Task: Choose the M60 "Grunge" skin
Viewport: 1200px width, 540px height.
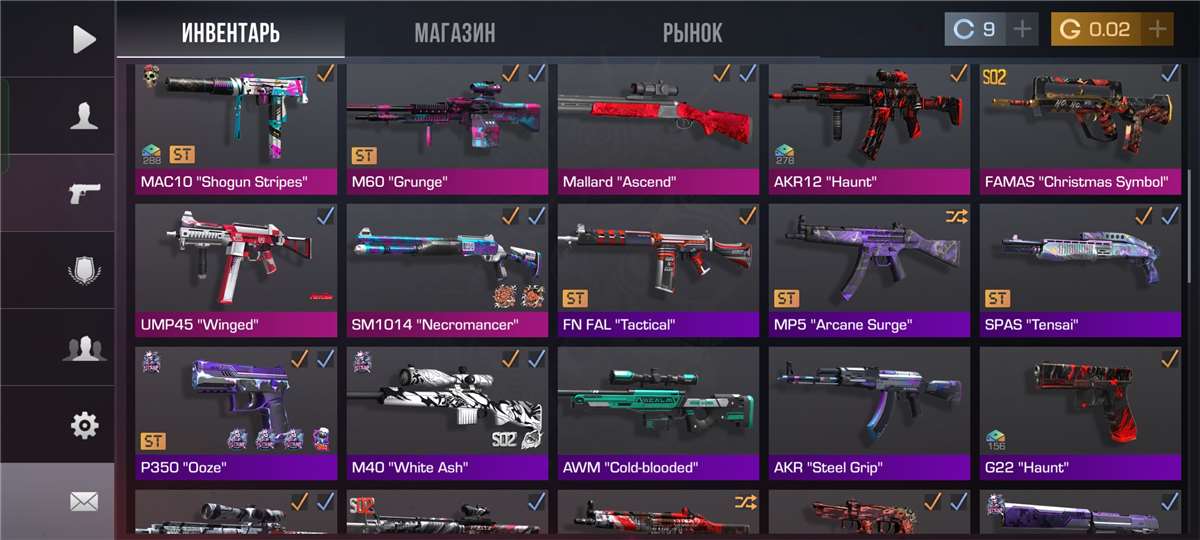Action: coord(447,128)
